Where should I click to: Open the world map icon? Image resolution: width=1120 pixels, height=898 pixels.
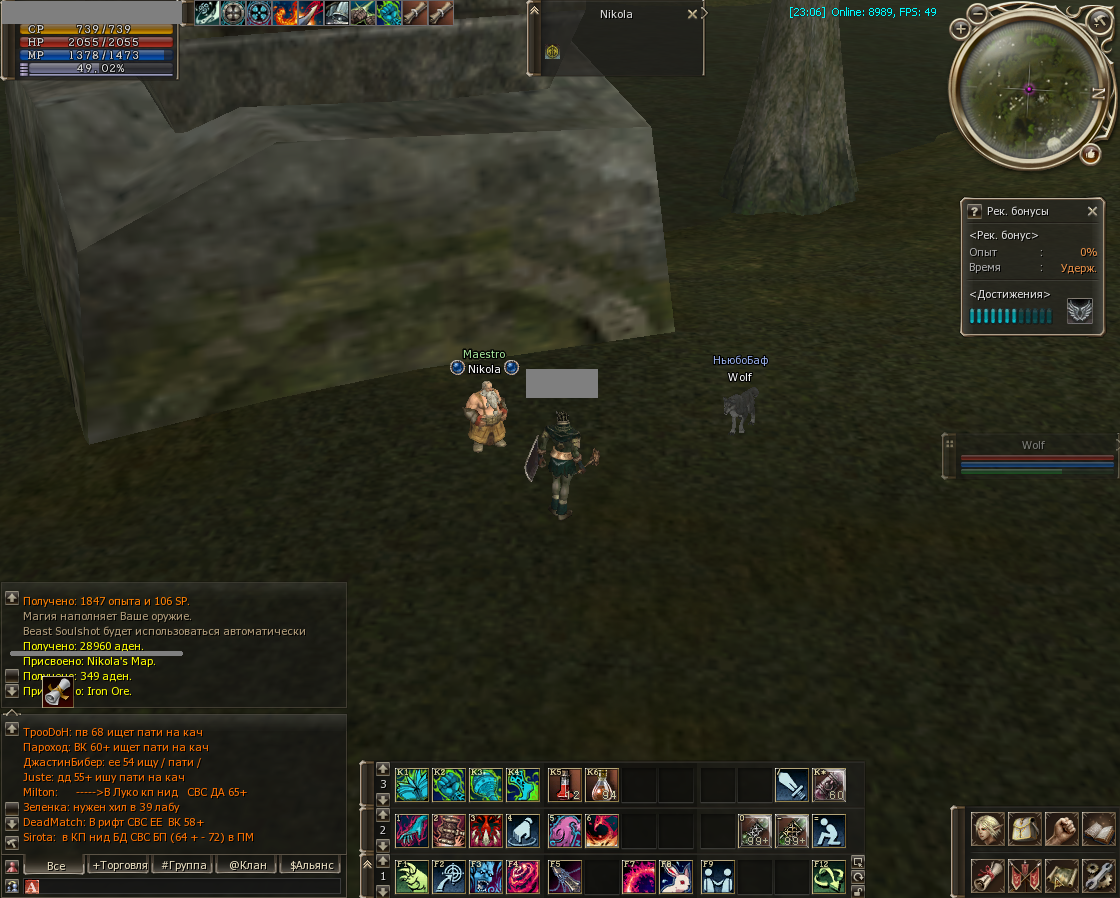1061,876
